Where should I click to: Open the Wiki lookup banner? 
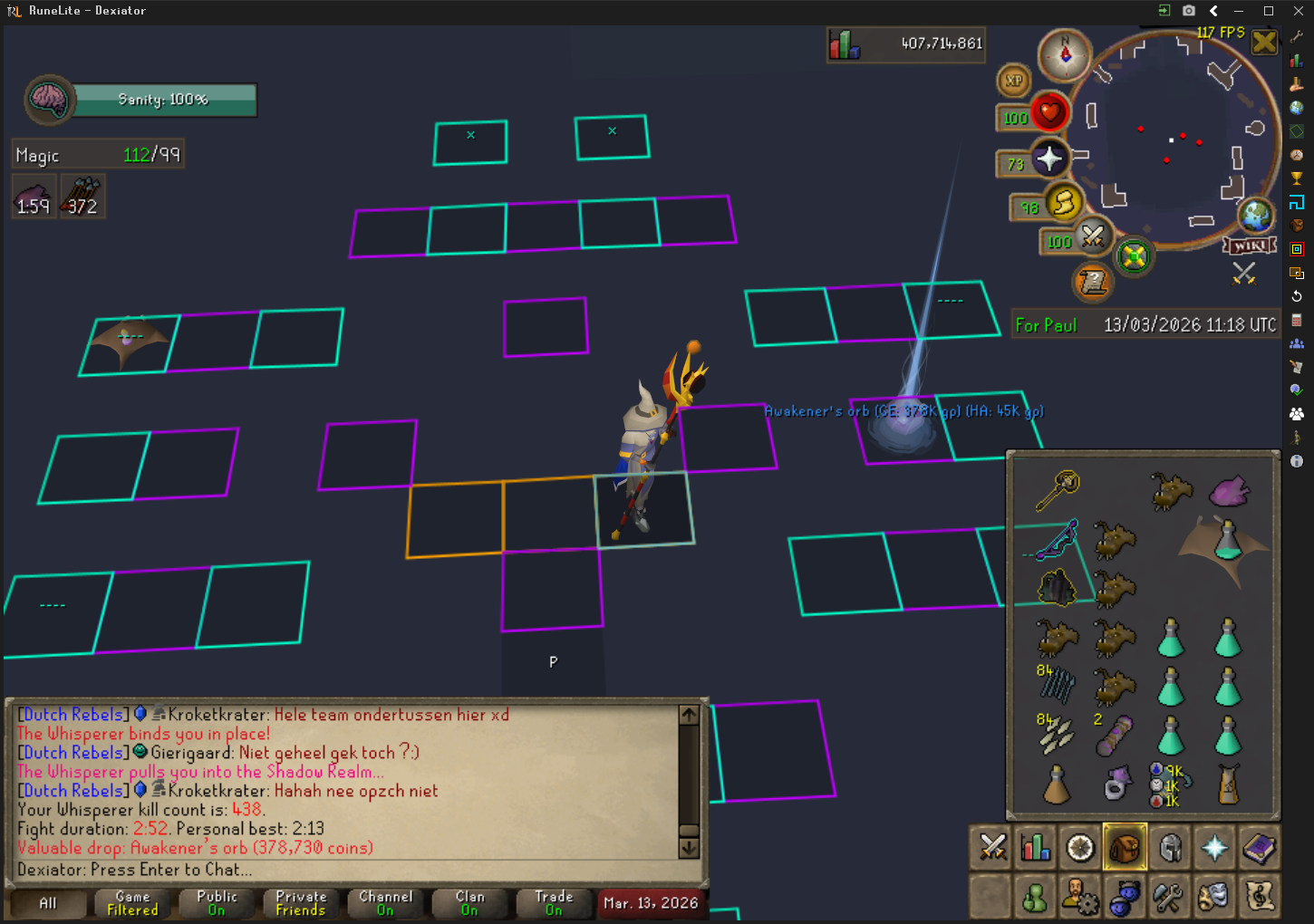(1251, 245)
